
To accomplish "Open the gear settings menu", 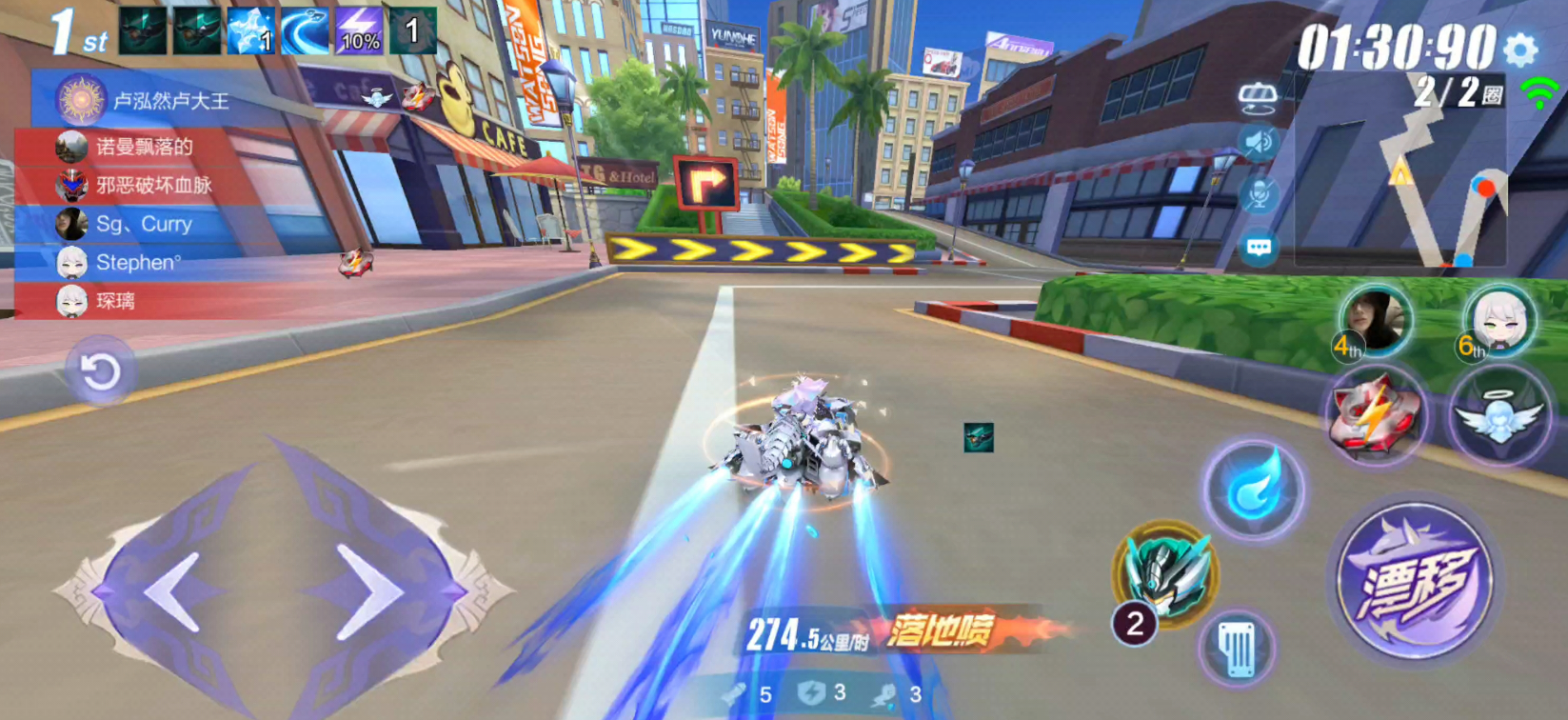I will (1521, 48).
